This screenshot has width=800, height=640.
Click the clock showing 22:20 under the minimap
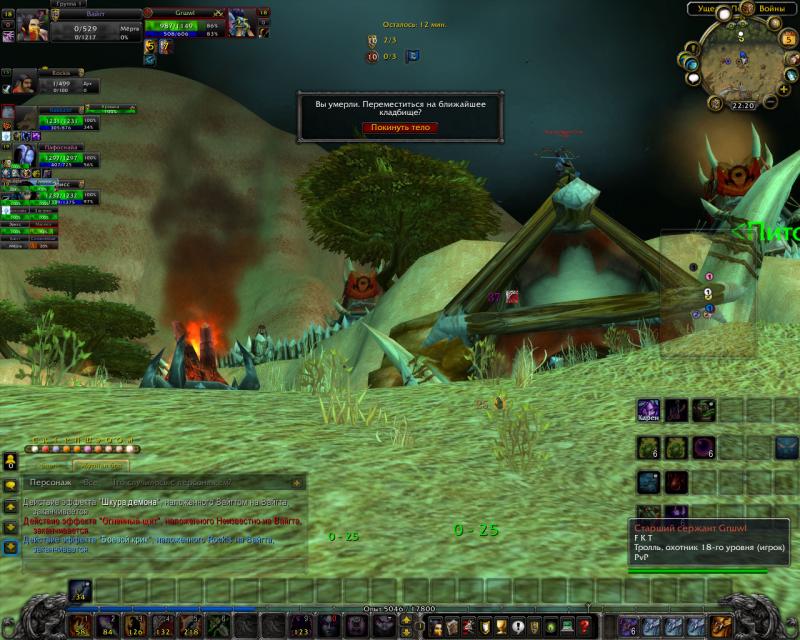point(742,104)
